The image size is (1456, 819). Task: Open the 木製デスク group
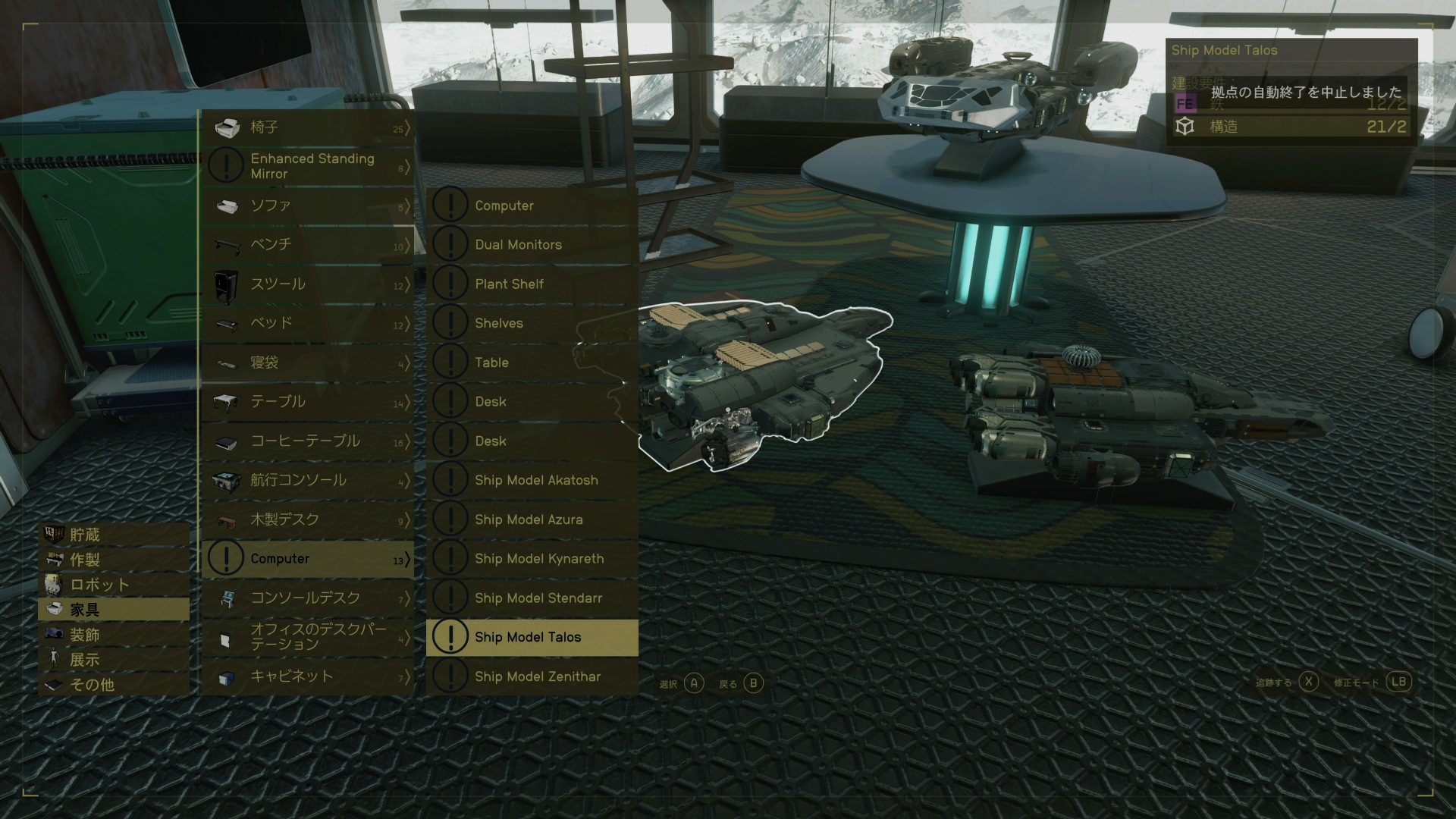[x=307, y=519]
